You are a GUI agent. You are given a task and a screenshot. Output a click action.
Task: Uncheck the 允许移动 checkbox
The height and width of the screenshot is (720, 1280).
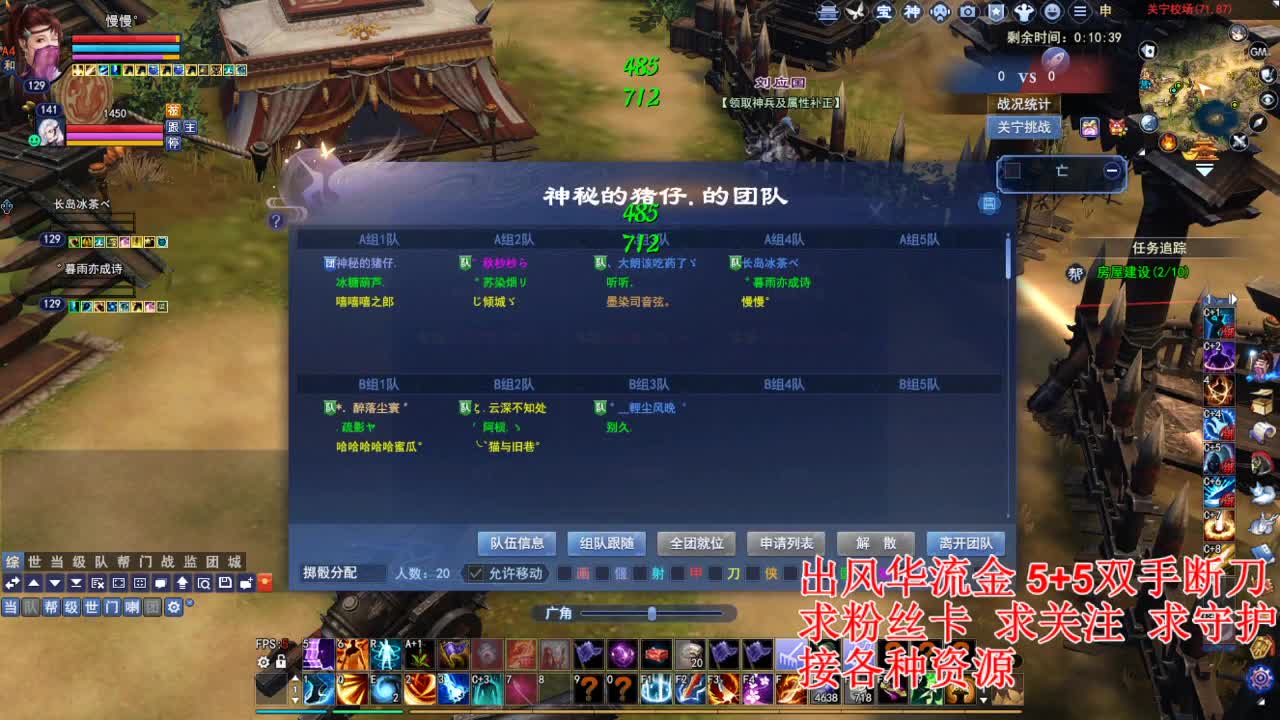475,572
